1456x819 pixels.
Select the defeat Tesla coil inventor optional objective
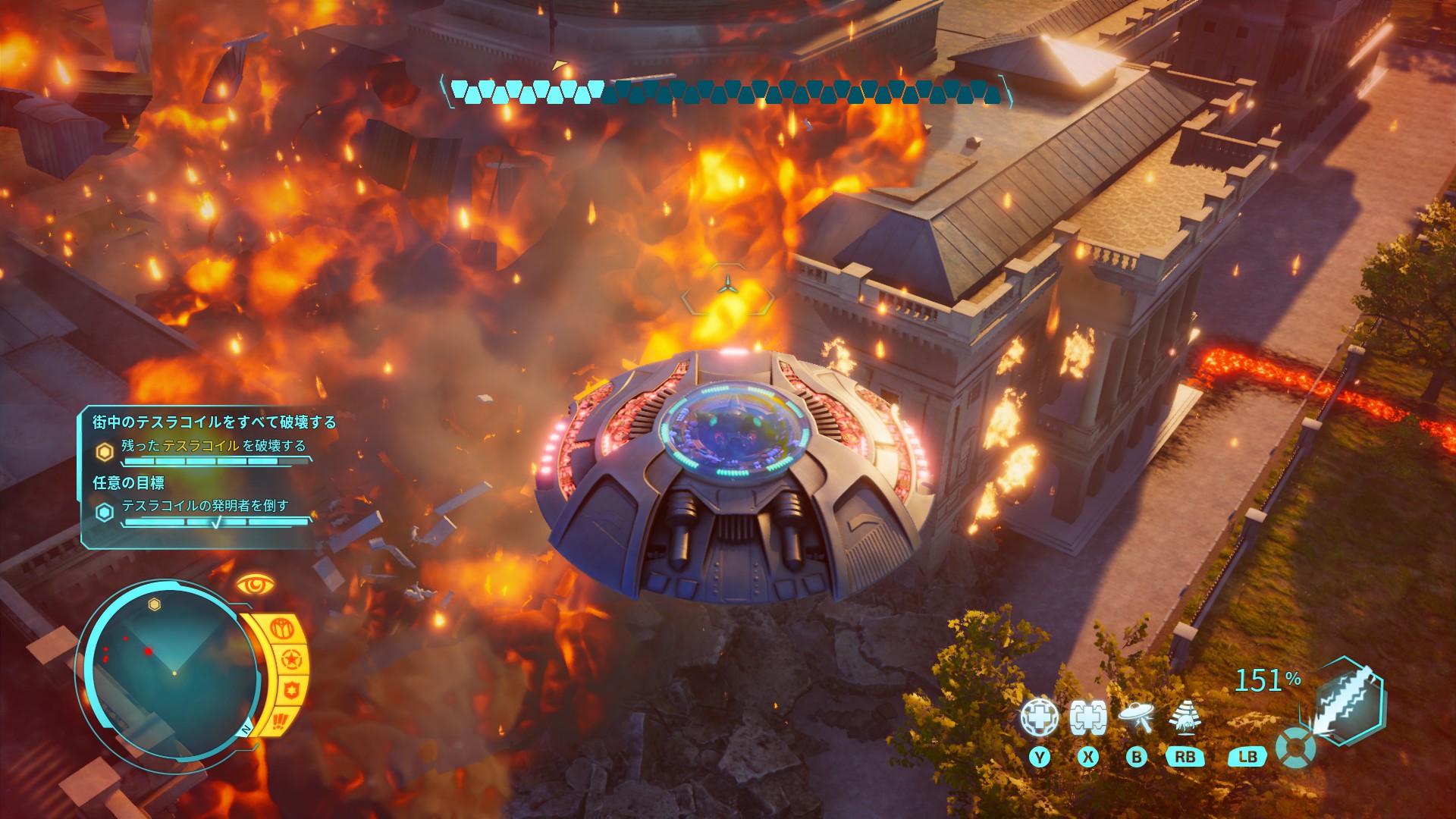(205, 506)
